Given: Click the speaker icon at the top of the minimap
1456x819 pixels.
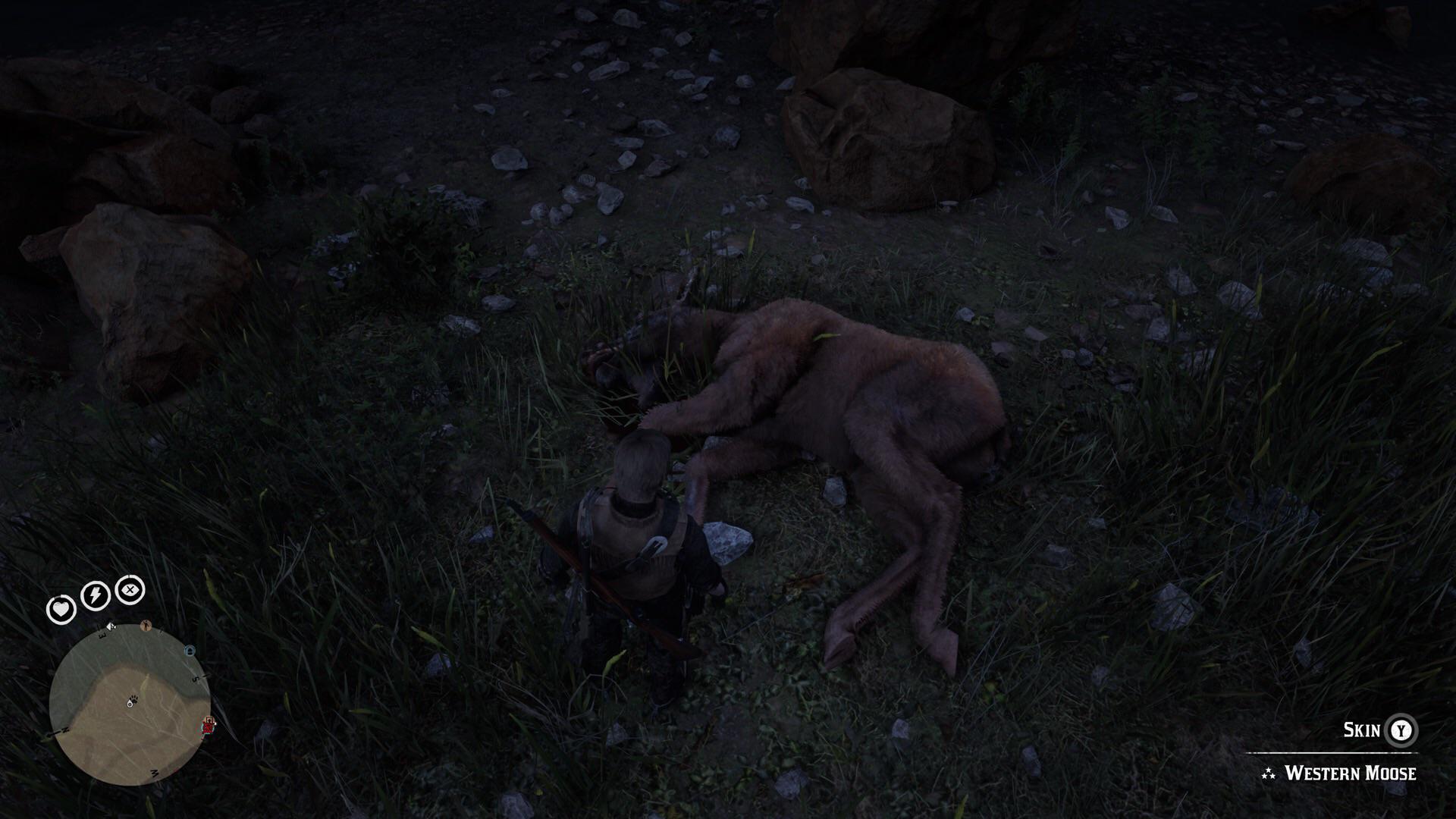Looking at the screenshot, I should [x=110, y=626].
